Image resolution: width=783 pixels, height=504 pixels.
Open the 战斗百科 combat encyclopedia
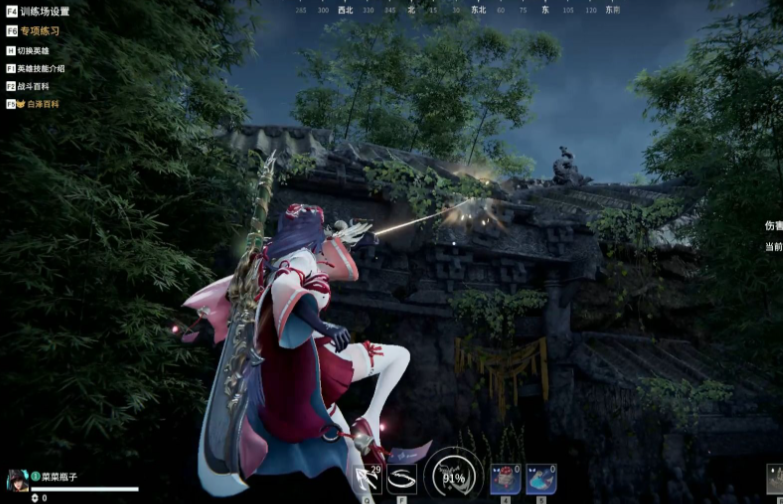coord(33,86)
